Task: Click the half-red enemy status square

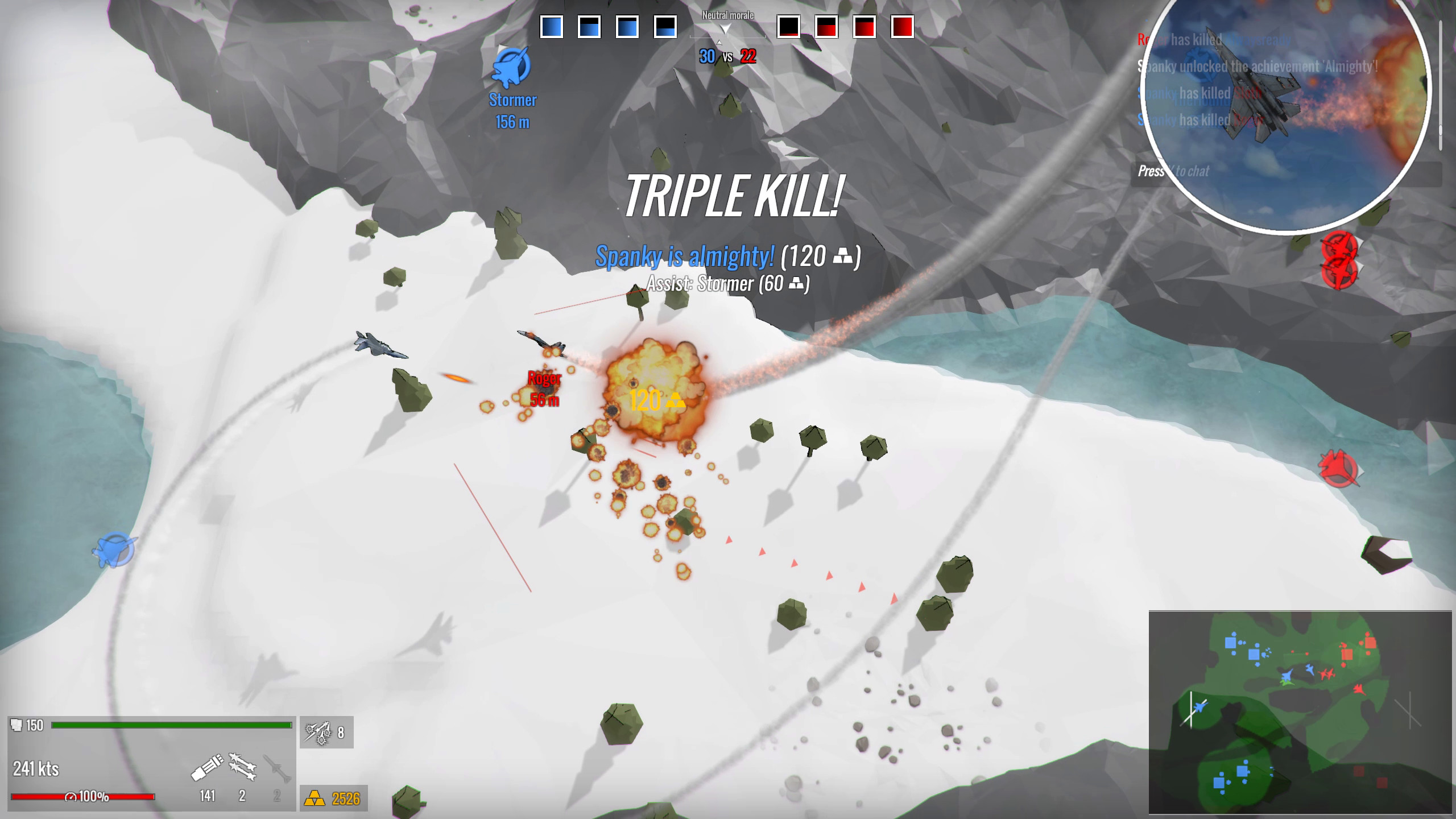Action: (828, 26)
